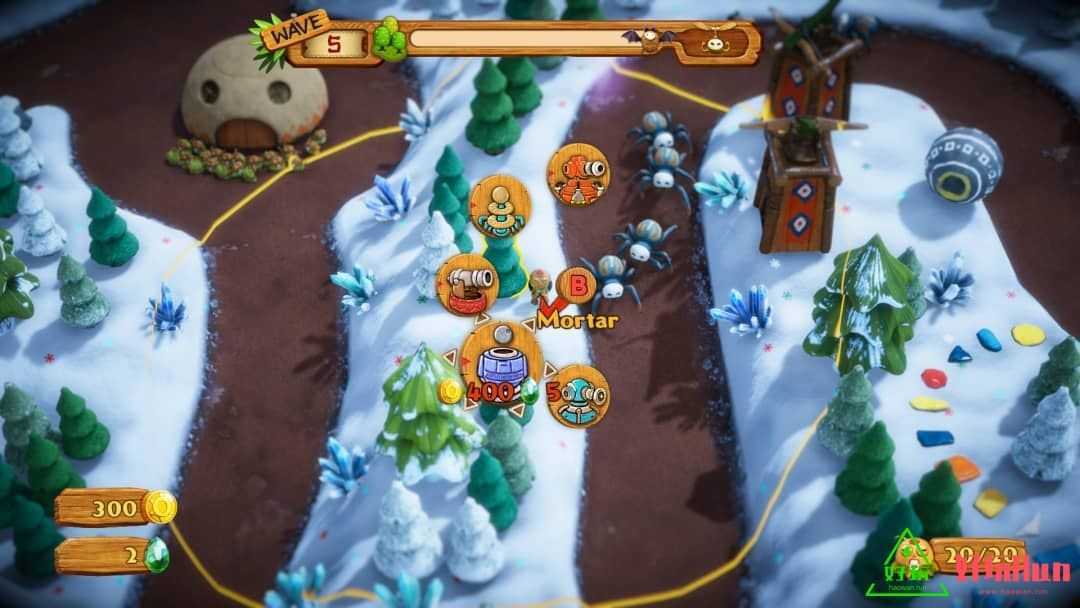This screenshot has width=1080, height=608.
Task: Select the highlighted Mortar tower
Action: coord(500,360)
